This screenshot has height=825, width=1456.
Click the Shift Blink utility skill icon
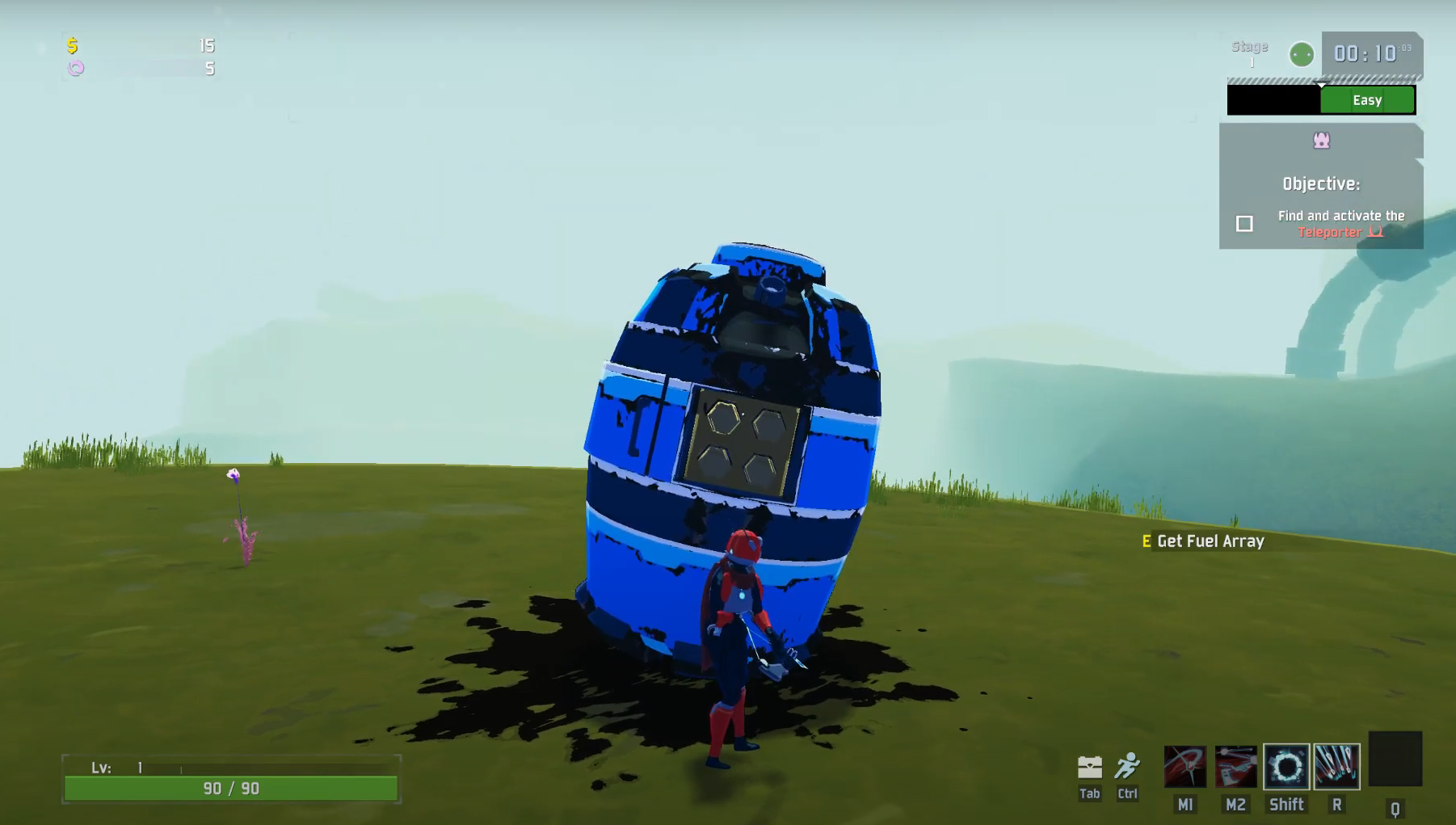(x=1286, y=766)
